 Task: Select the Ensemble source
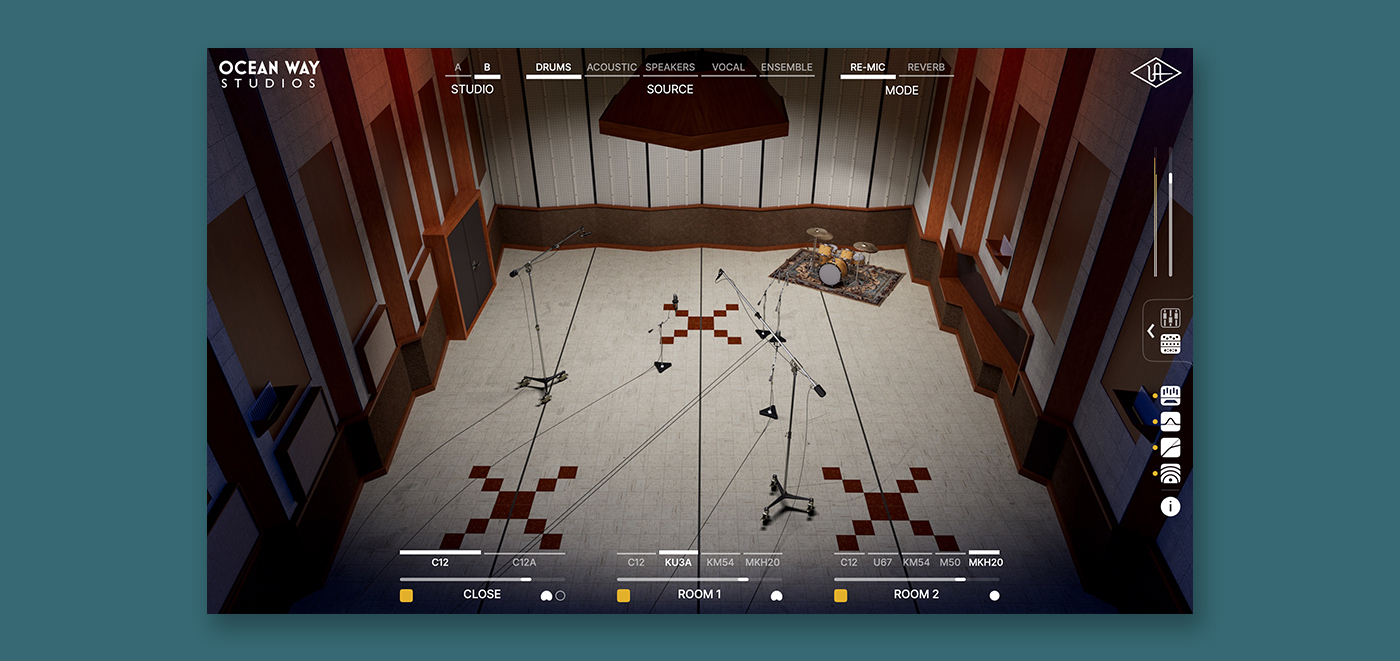[x=787, y=68]
